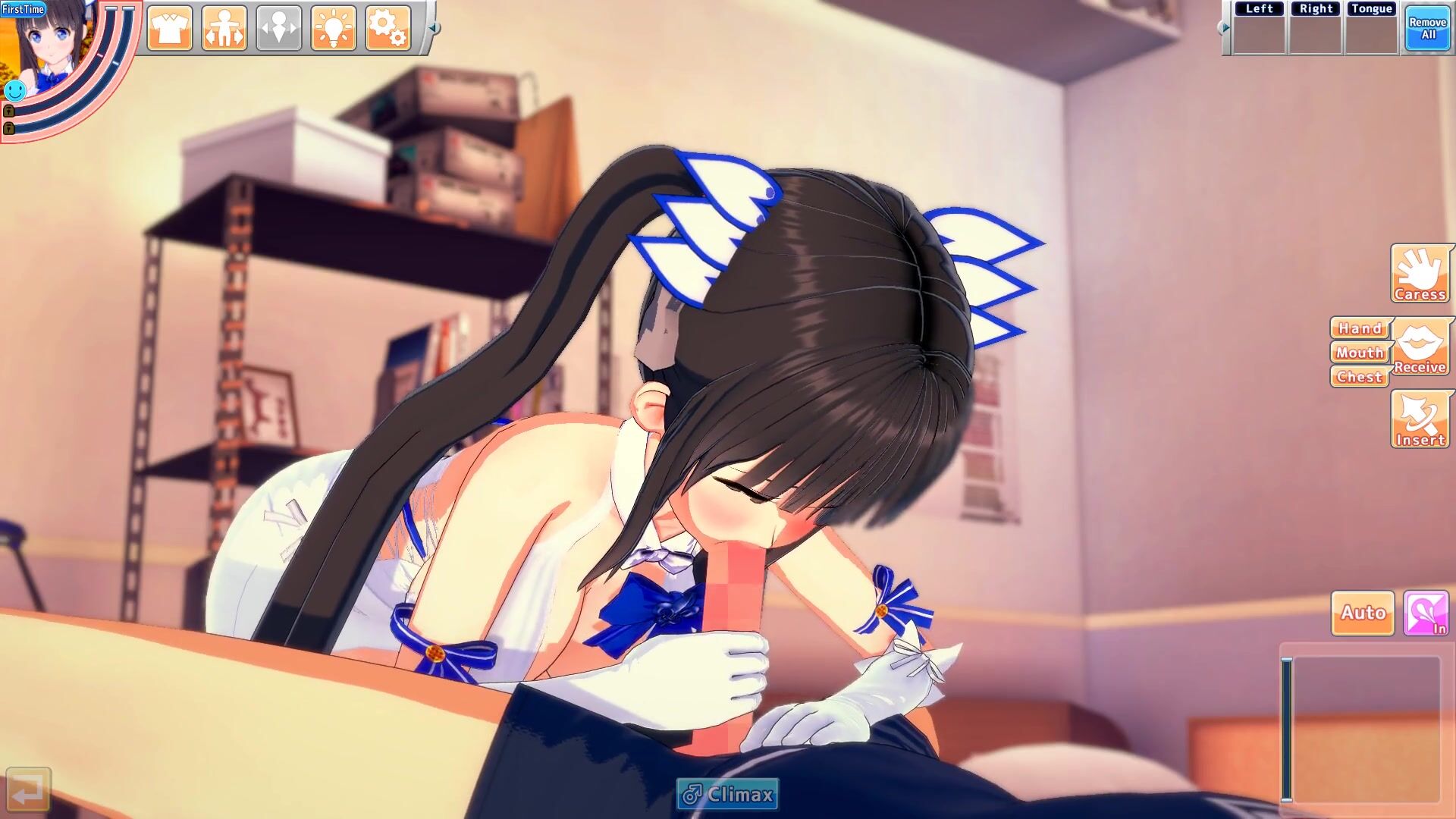Choose the Insert category button
The height and width of the screenshot is (819, 1456).
1420,420
